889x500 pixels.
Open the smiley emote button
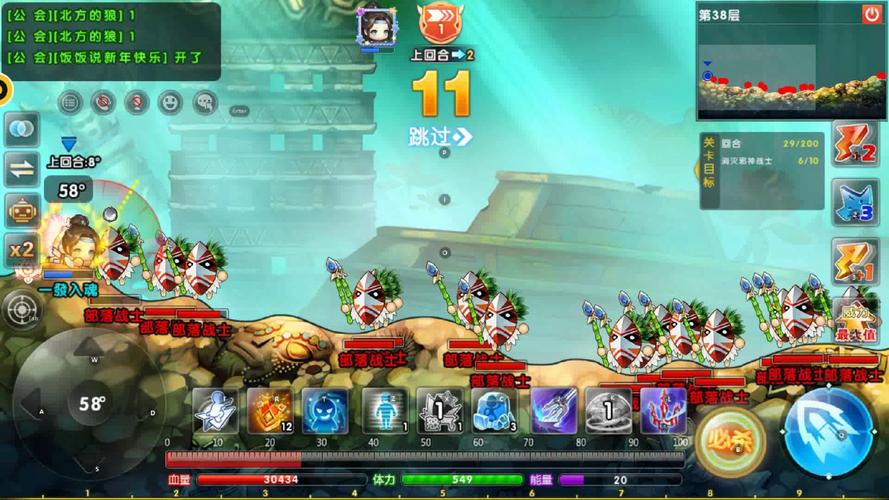click(x=170, y=101)
